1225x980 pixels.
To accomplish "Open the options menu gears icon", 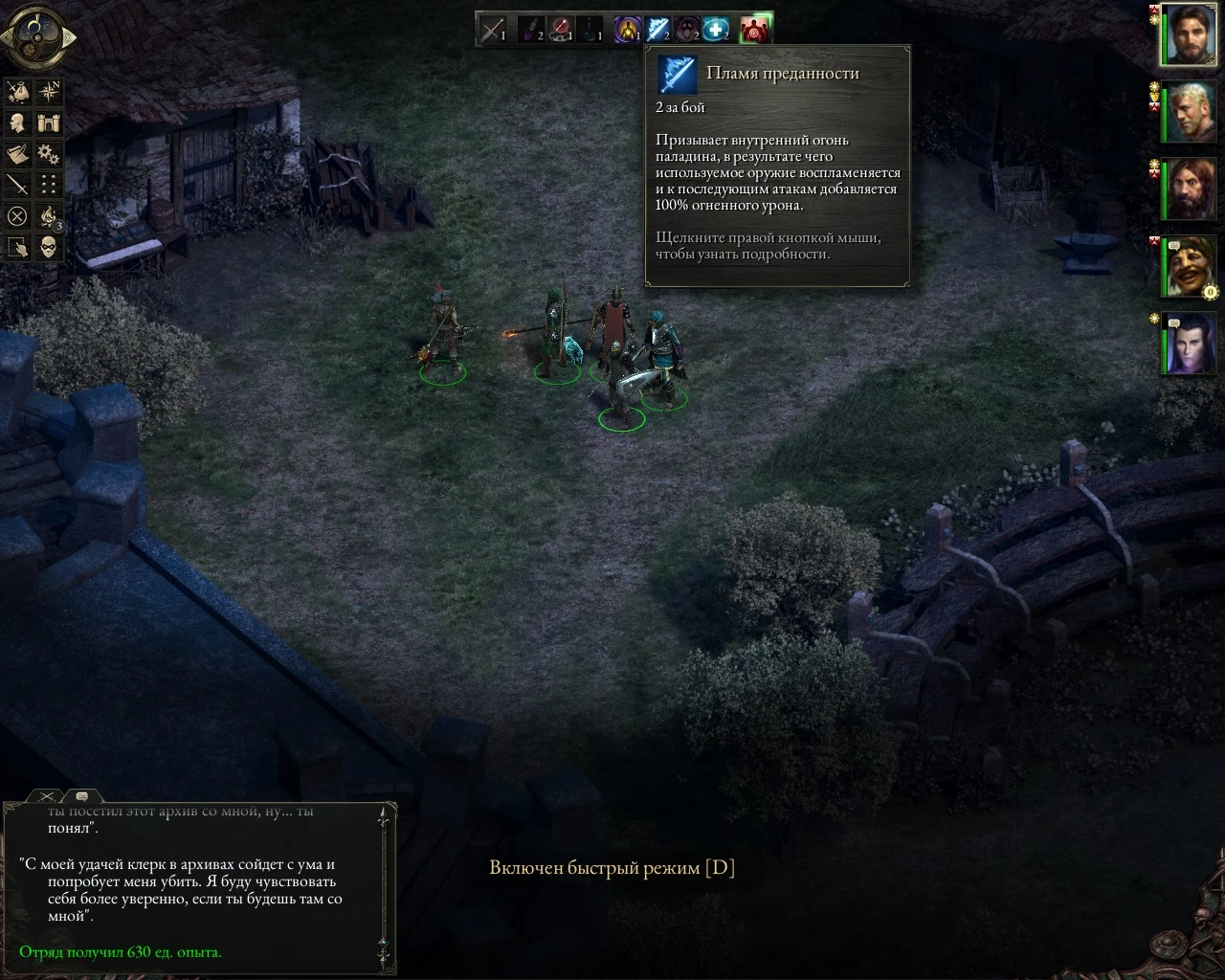I will [50, 154].
